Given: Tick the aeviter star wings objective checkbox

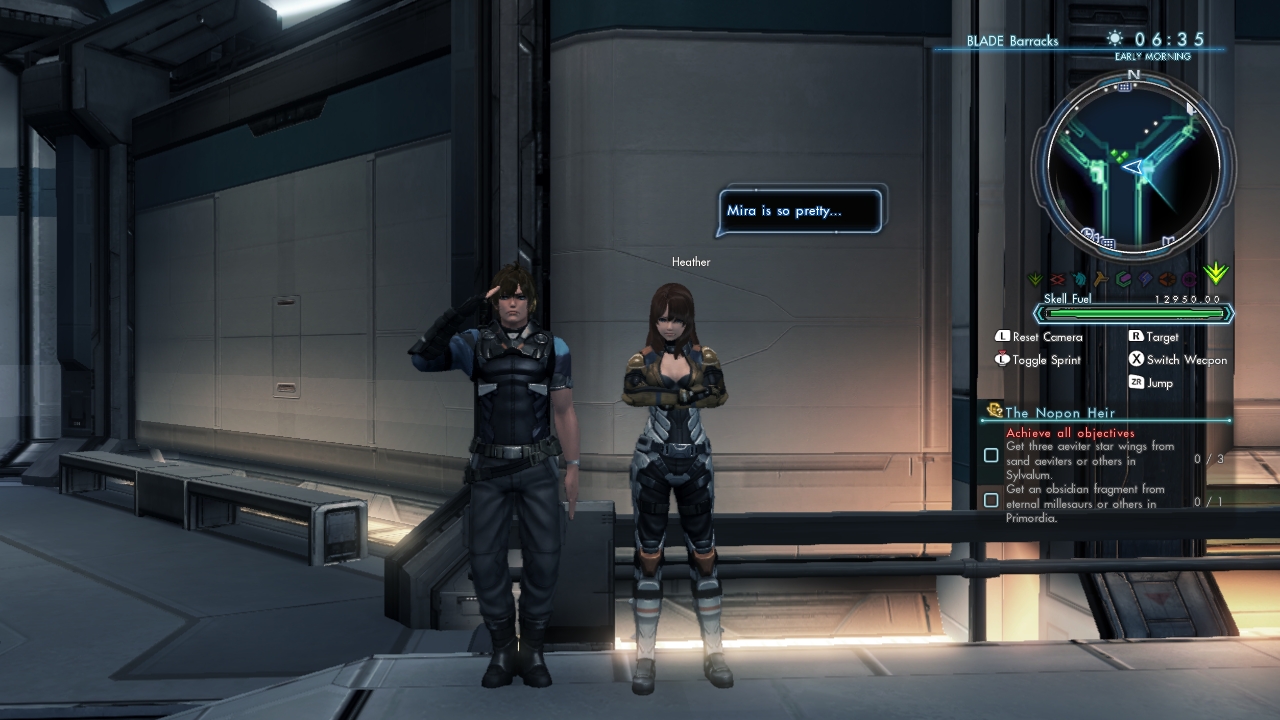Looking at the screenshot, I should point(991,455).
